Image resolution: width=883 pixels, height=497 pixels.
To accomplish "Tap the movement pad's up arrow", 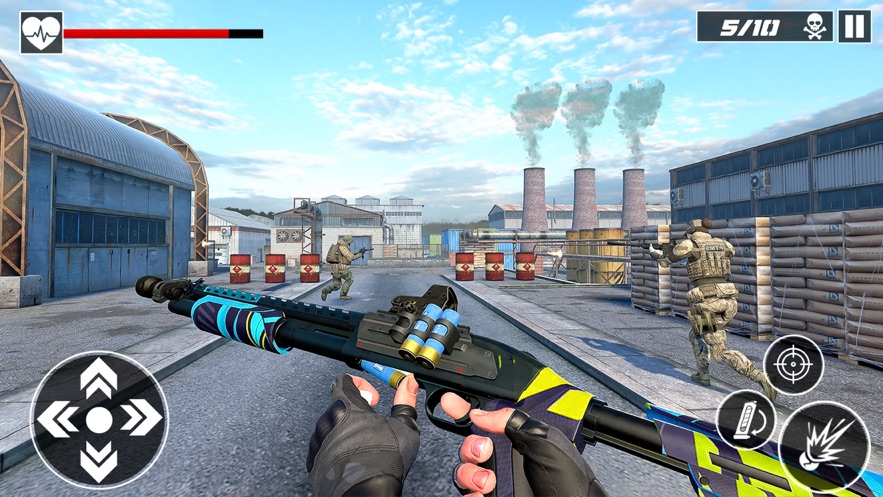I will coord(98,378).
